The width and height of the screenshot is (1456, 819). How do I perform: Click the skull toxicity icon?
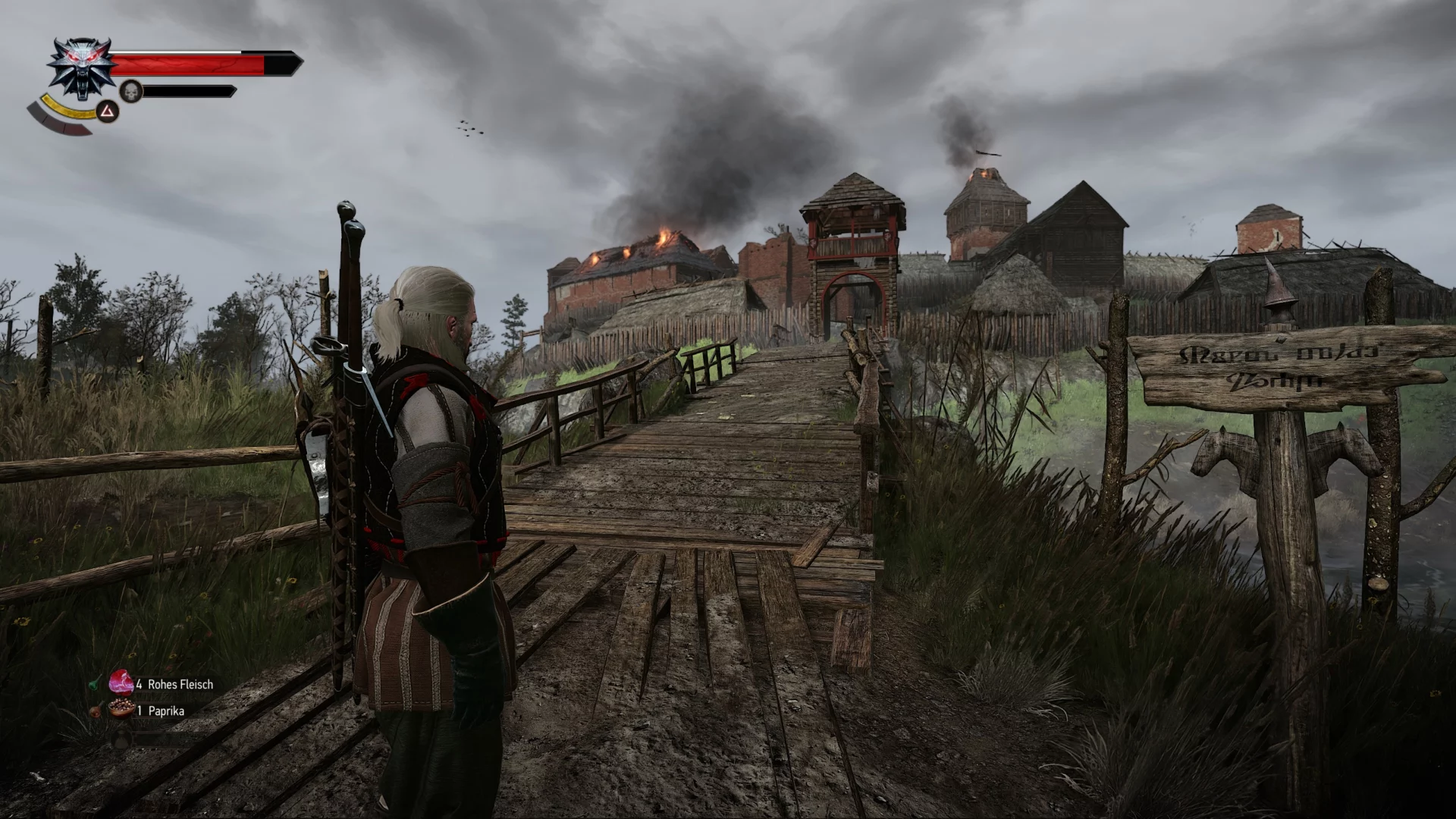(x=131, y=91)
